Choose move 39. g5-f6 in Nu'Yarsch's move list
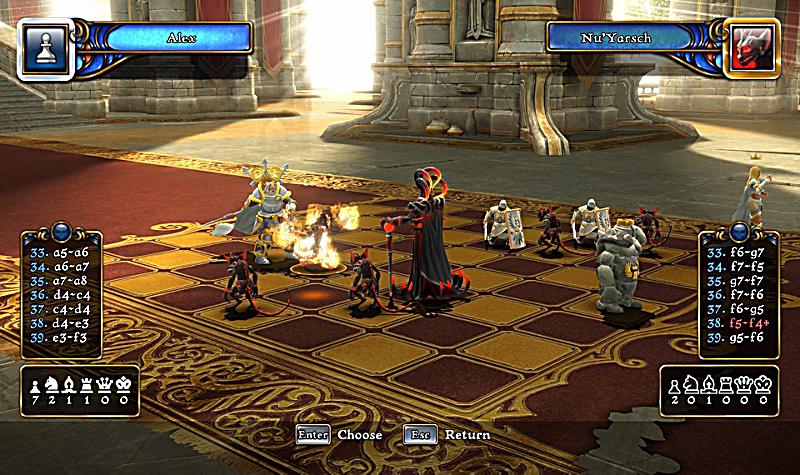800x475 pixels. 737,338
